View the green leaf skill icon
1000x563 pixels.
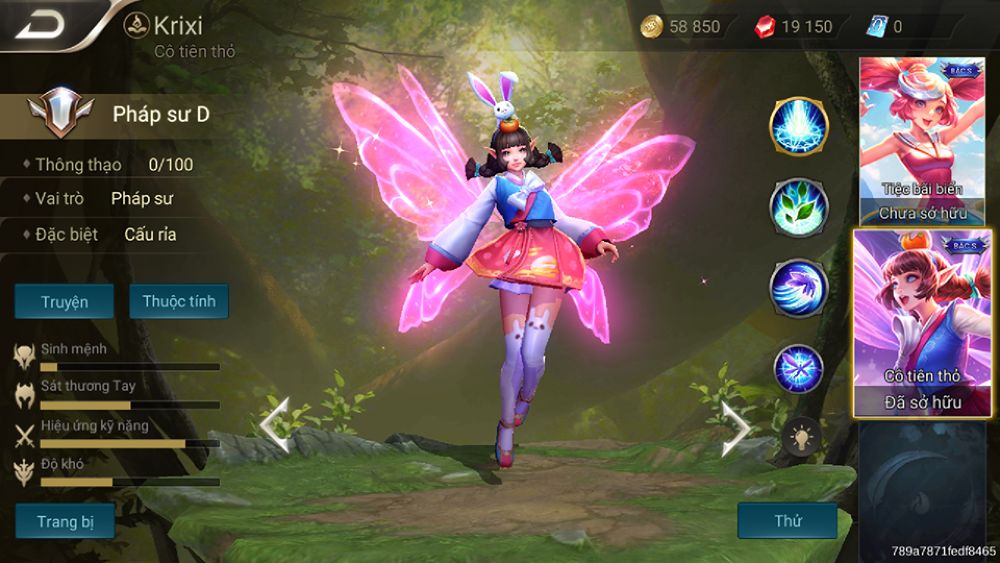(798, 207)
